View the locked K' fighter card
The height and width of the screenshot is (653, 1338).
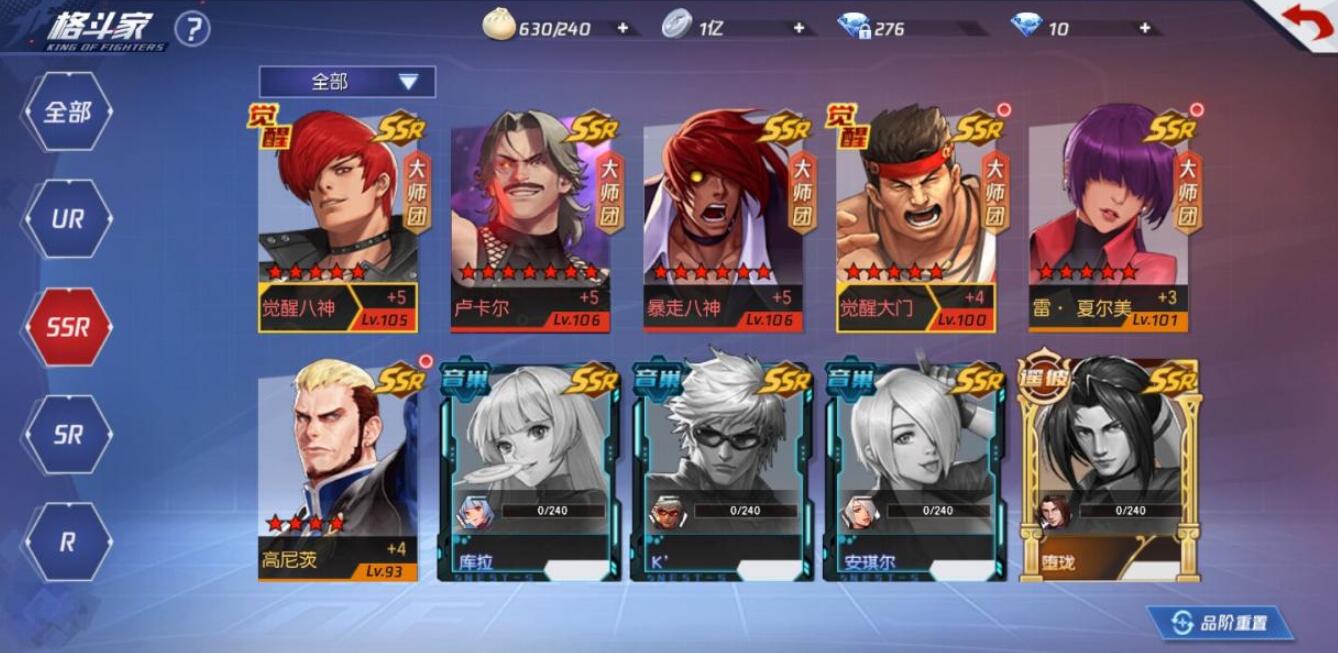(722, 472)
